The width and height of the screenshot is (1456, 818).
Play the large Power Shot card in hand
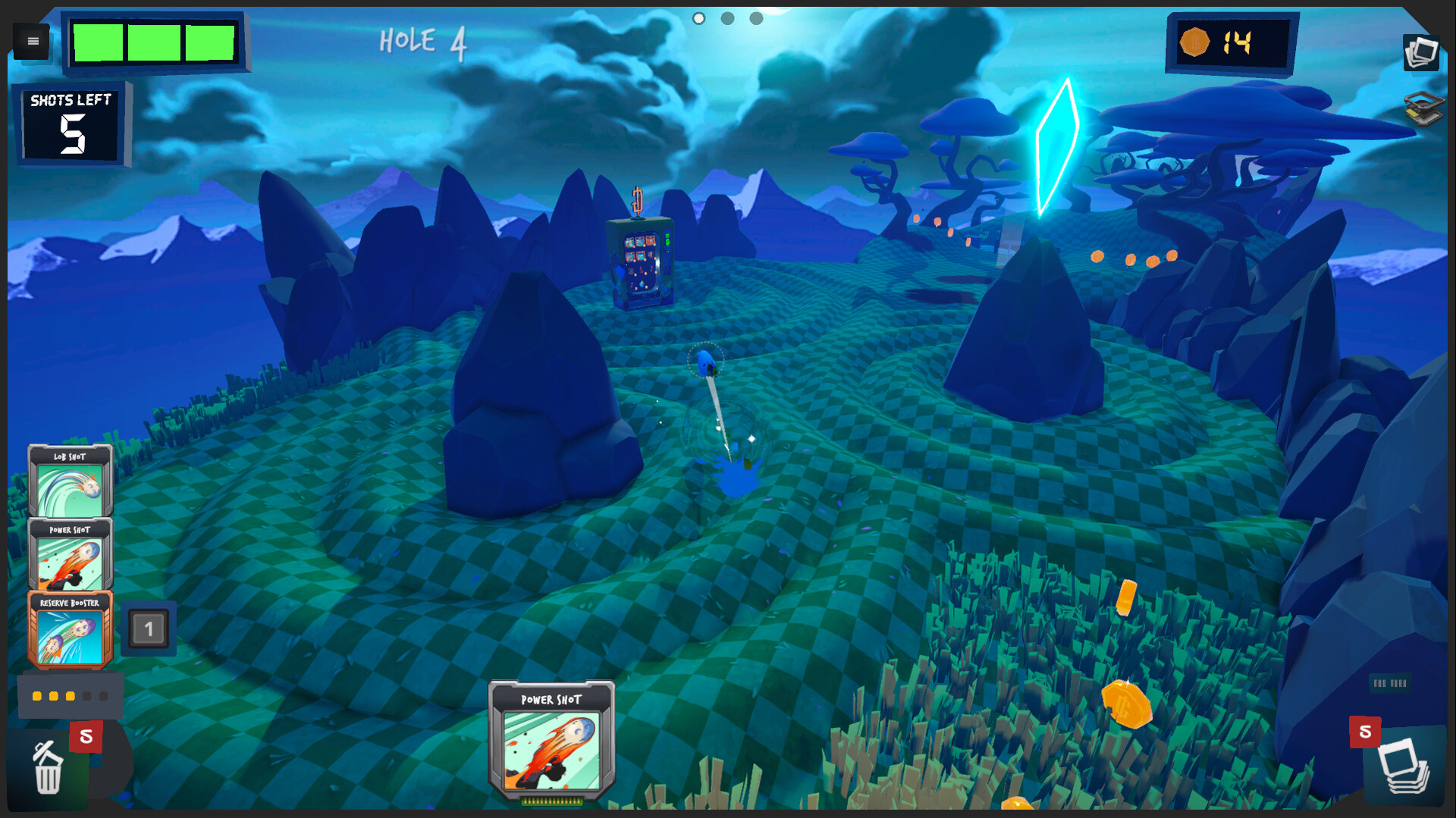point(551,741)
